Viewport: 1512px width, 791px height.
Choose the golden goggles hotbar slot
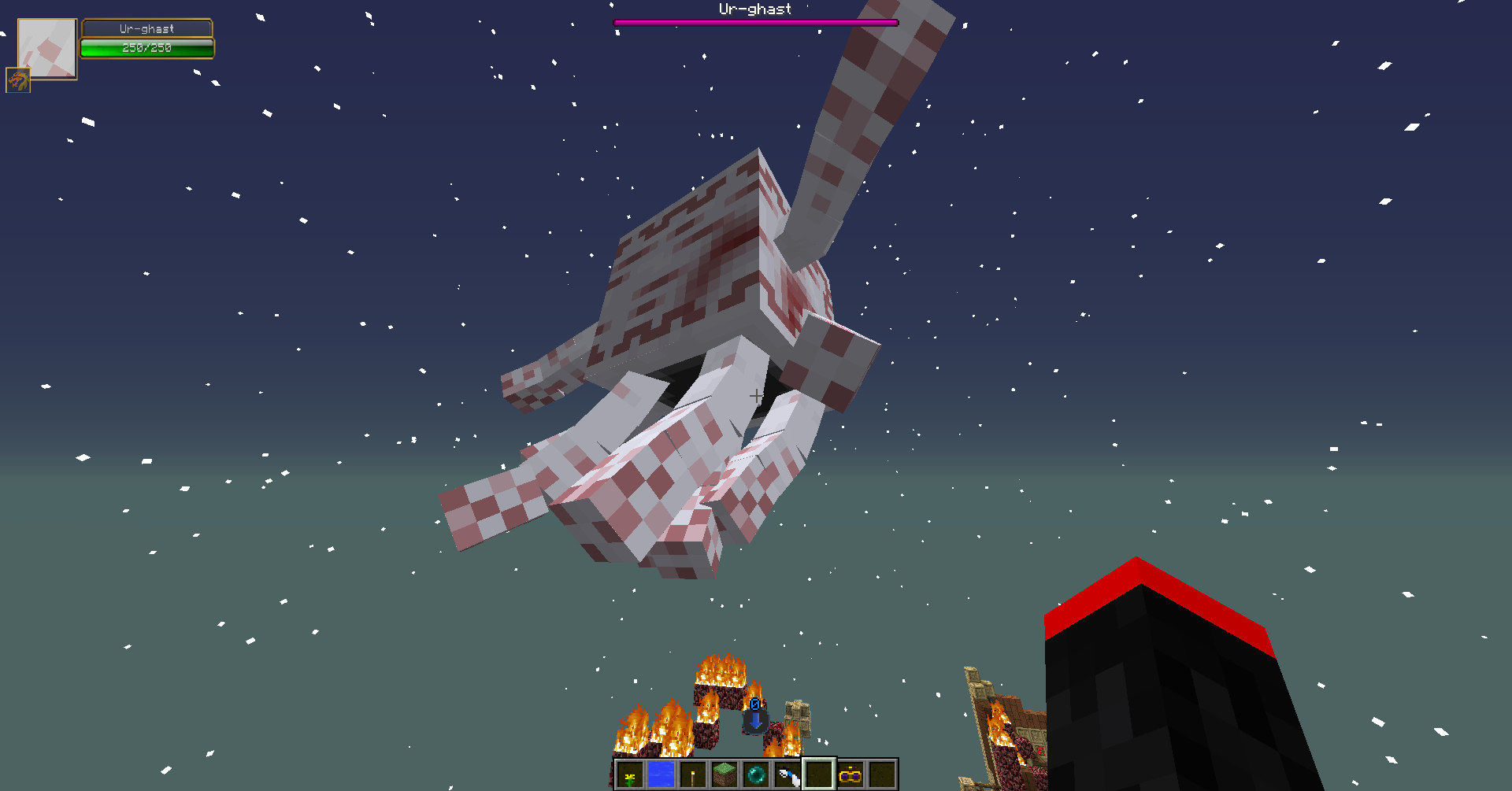850,775
